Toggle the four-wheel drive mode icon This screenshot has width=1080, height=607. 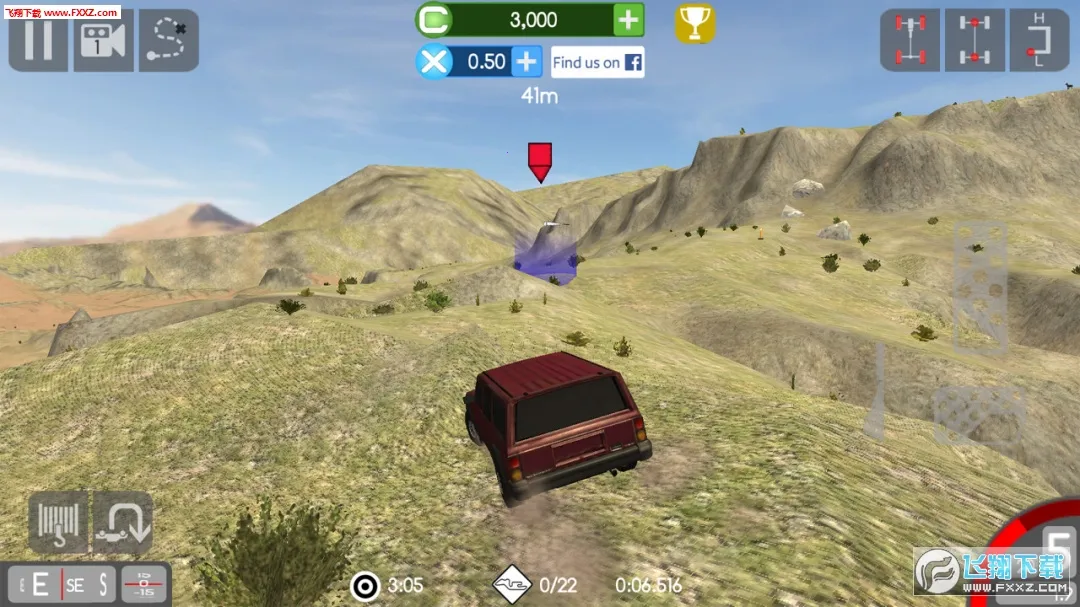(x=910, y=40)
